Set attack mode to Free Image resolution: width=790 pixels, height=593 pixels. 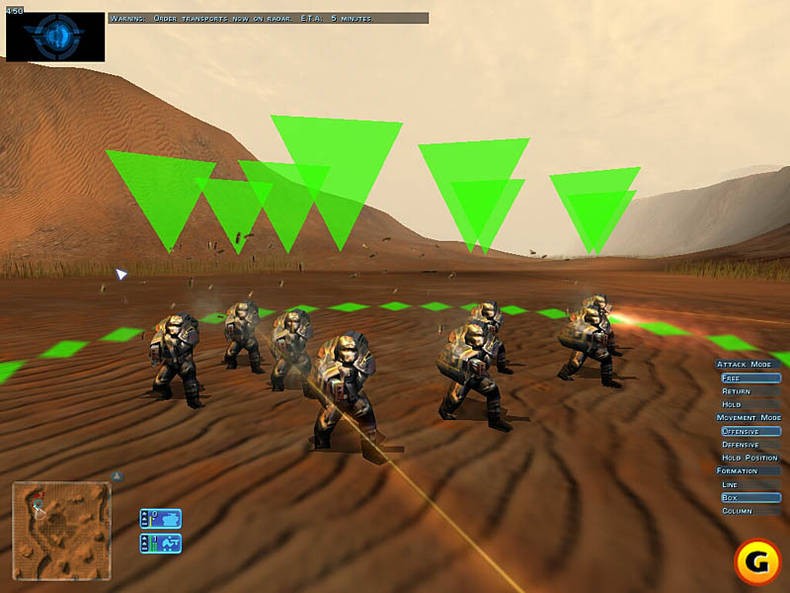(749, 378)
